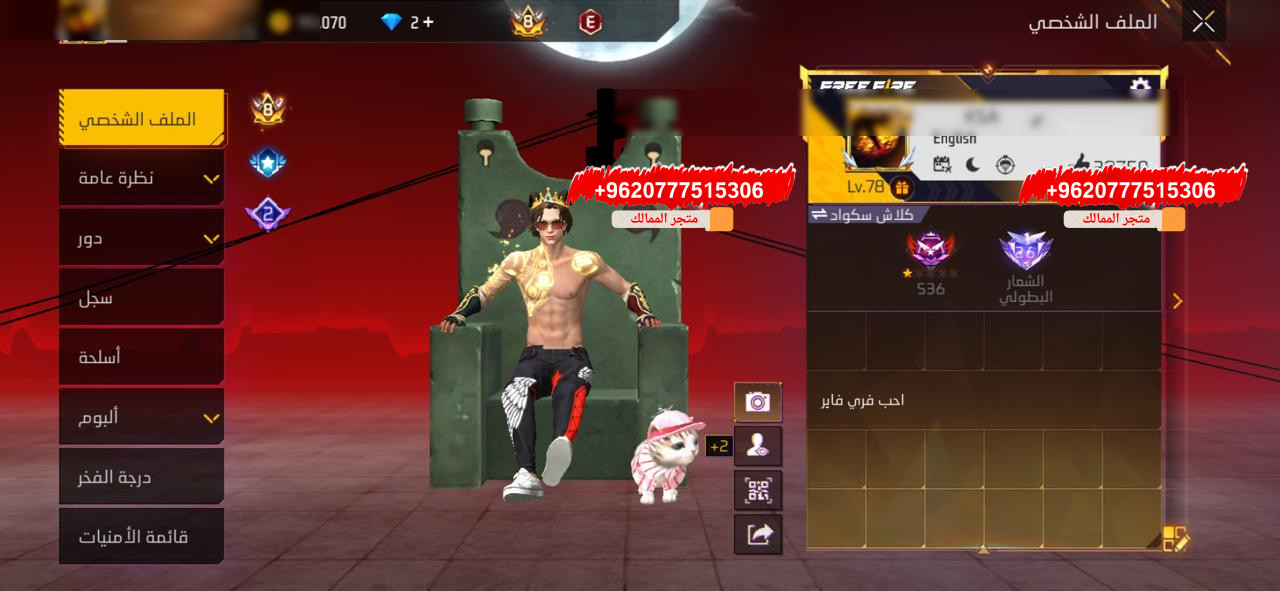The height and width of the screenshot is (591, 1280).
Task: Select the الملف الشخصي profile tab
Action: 141,119
